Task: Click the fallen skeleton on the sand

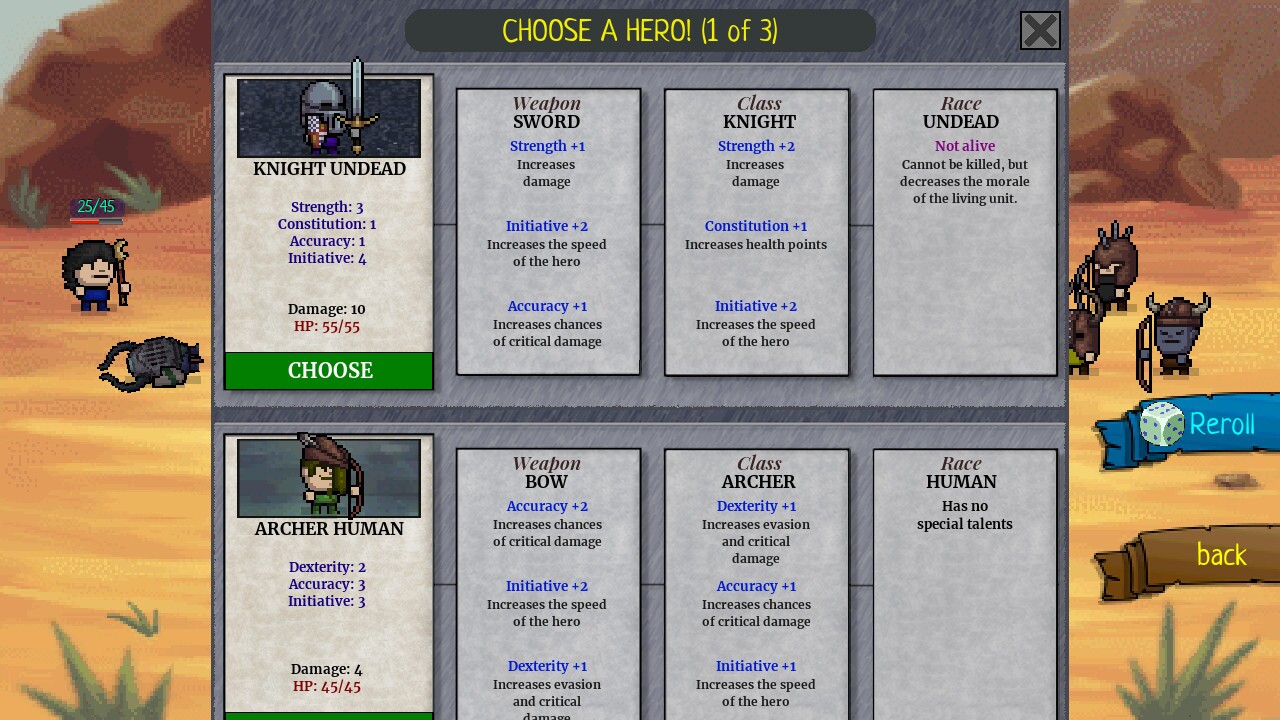Action: click(x=150, y=362)
